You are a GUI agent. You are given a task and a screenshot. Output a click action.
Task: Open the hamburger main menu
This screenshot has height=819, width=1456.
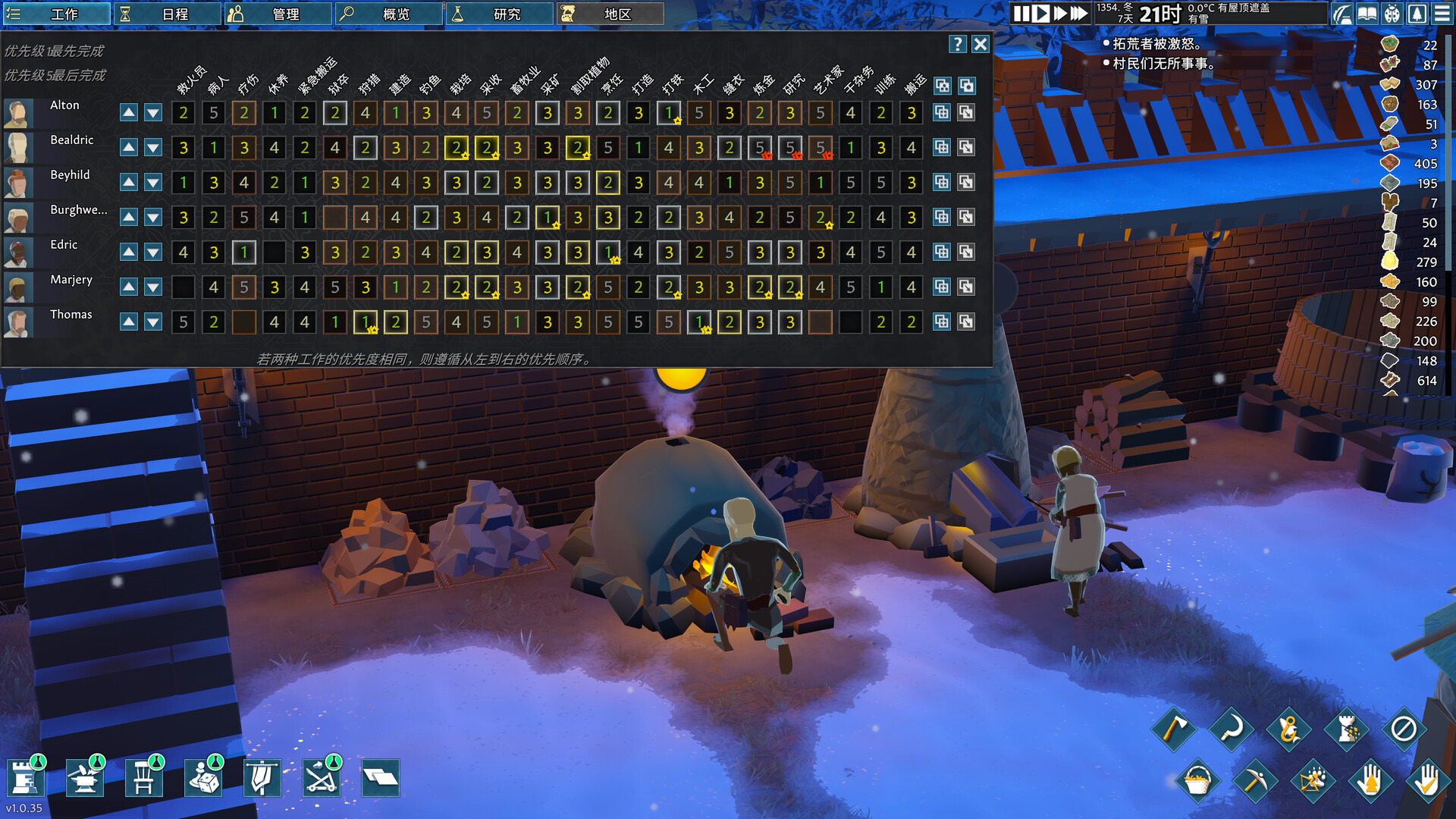1442,14
